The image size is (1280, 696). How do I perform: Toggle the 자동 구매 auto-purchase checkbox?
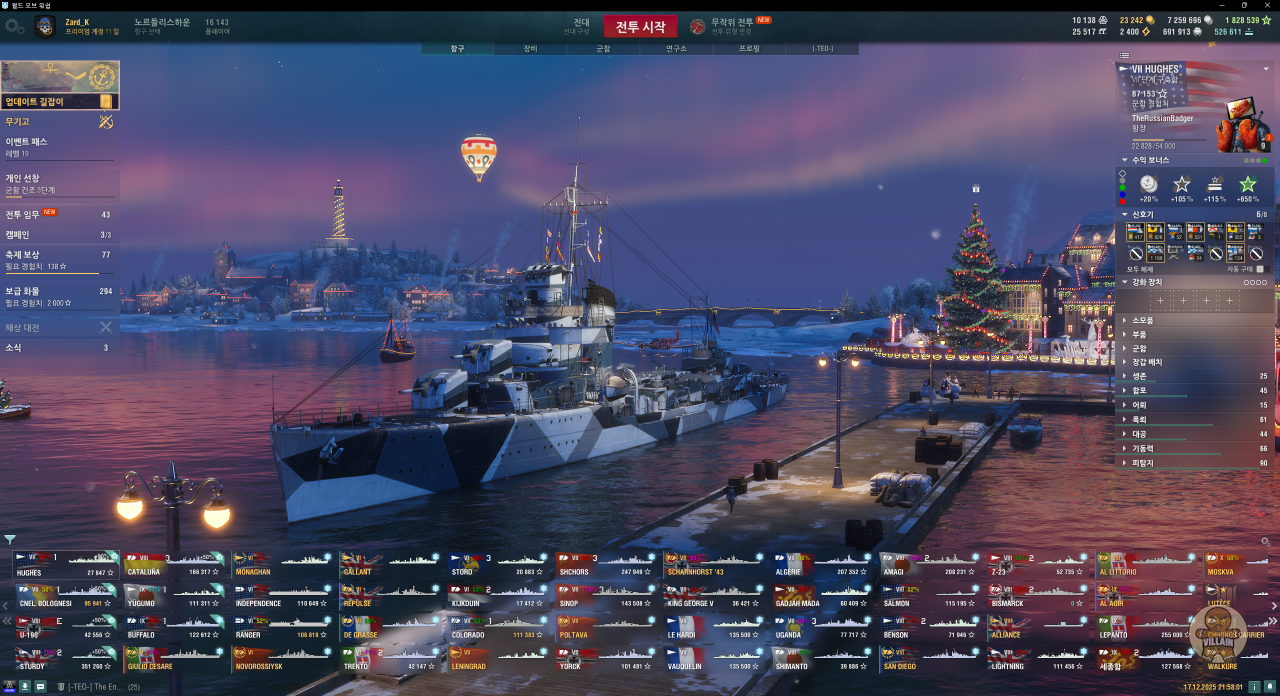pos(1260,269)
